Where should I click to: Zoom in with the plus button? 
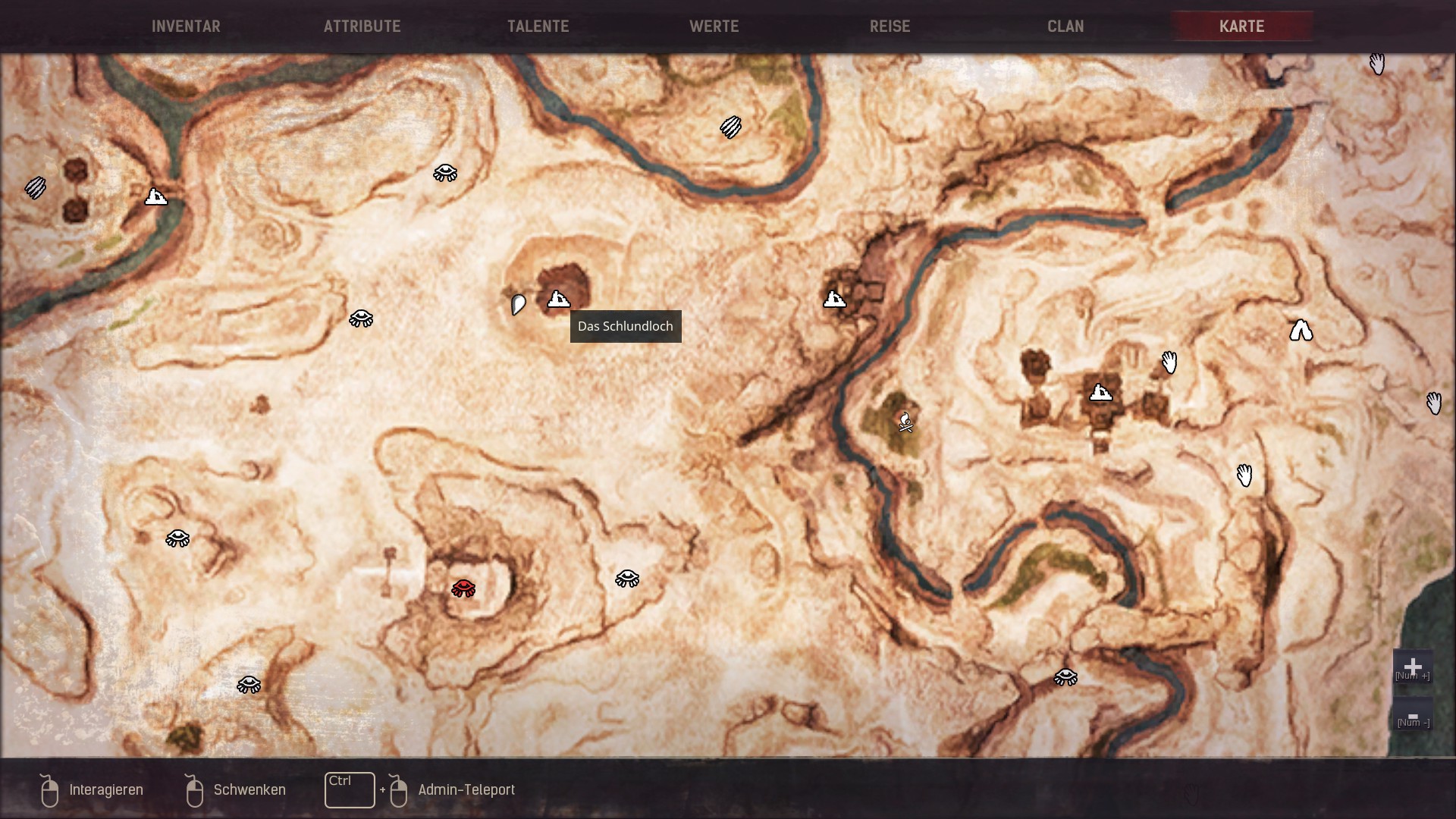pos(1412,668)
